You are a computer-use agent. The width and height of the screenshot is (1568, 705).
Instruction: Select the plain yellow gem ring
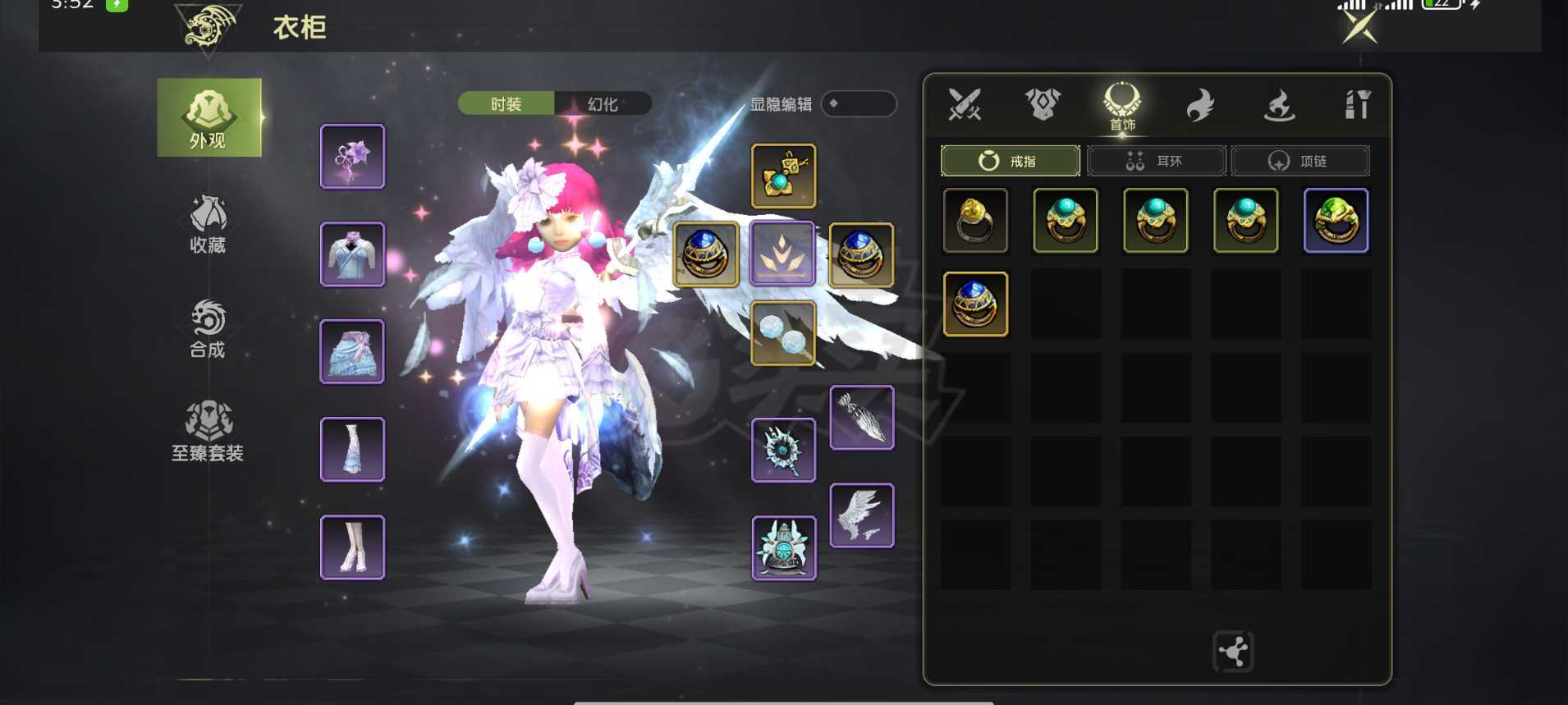pos(975,221)
